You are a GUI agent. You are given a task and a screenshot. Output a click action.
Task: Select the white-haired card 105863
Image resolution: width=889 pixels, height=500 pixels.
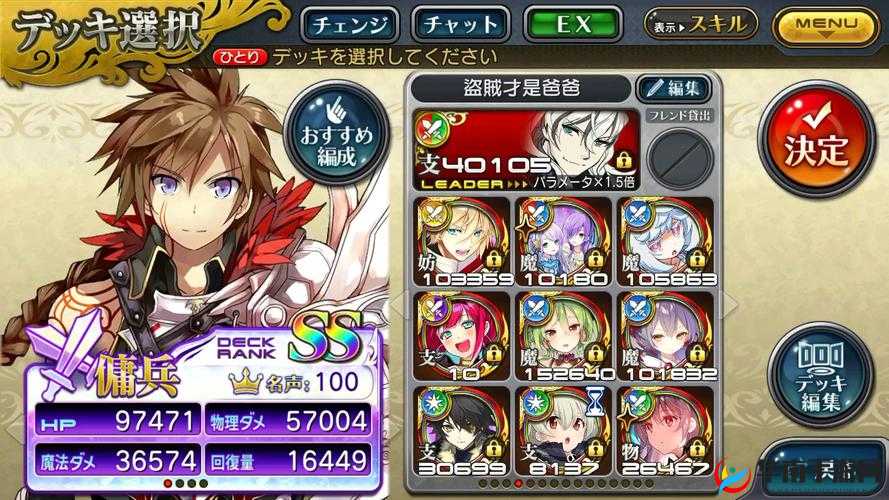tap(665, 241)
